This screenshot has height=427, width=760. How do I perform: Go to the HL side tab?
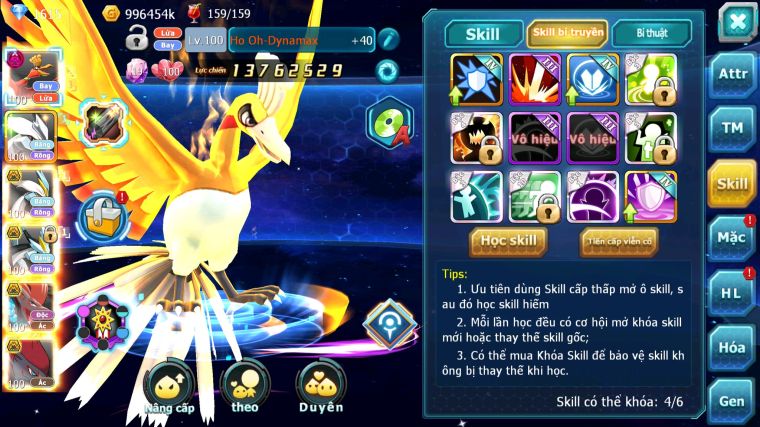coord(732,292)
